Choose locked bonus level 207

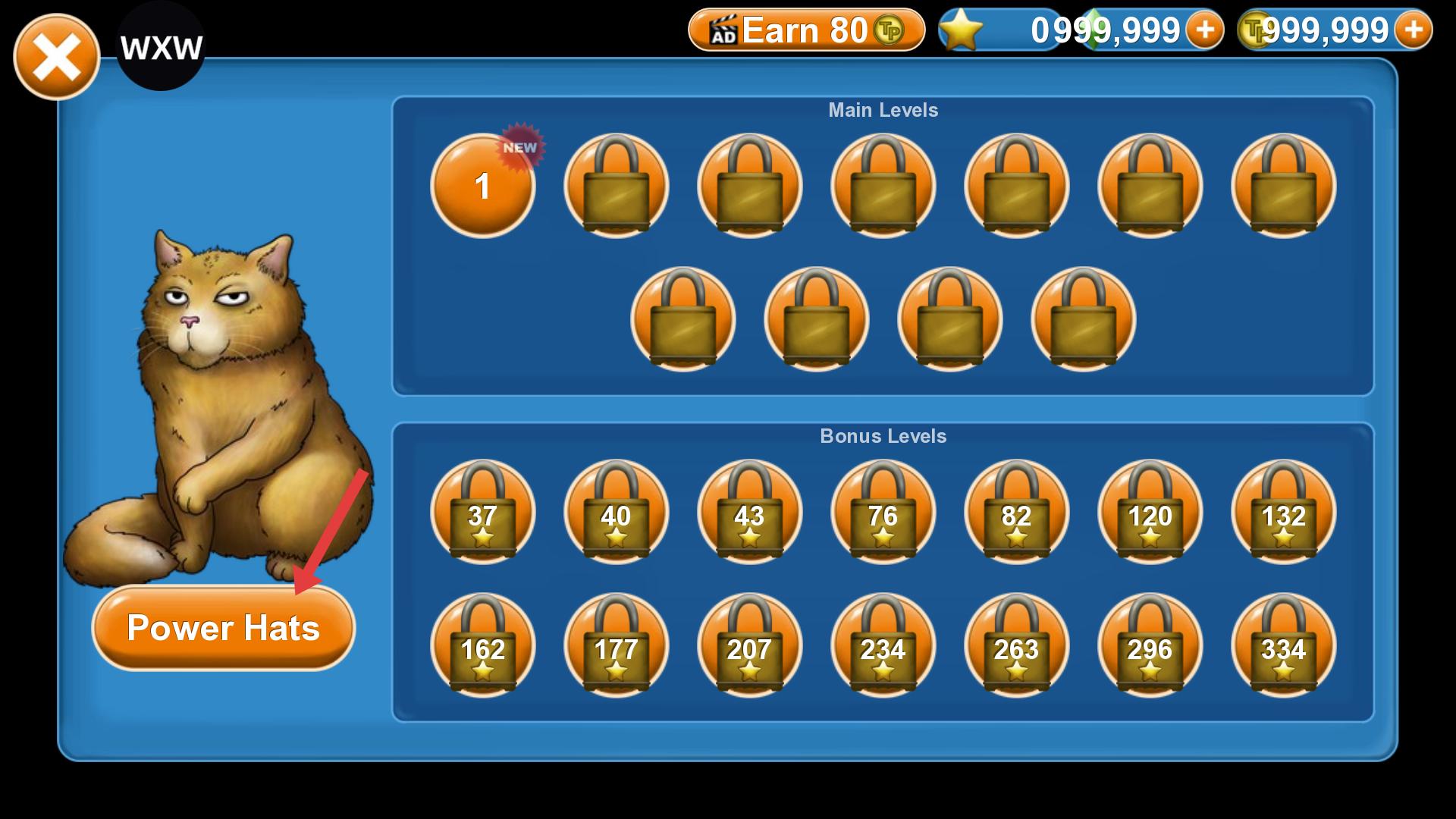(749, 646)
